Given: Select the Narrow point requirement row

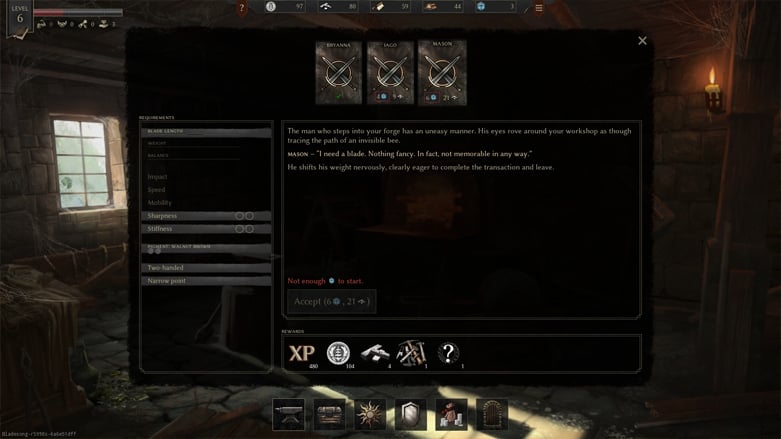Looking at the screenshot, I should click(x=206, y=281).
